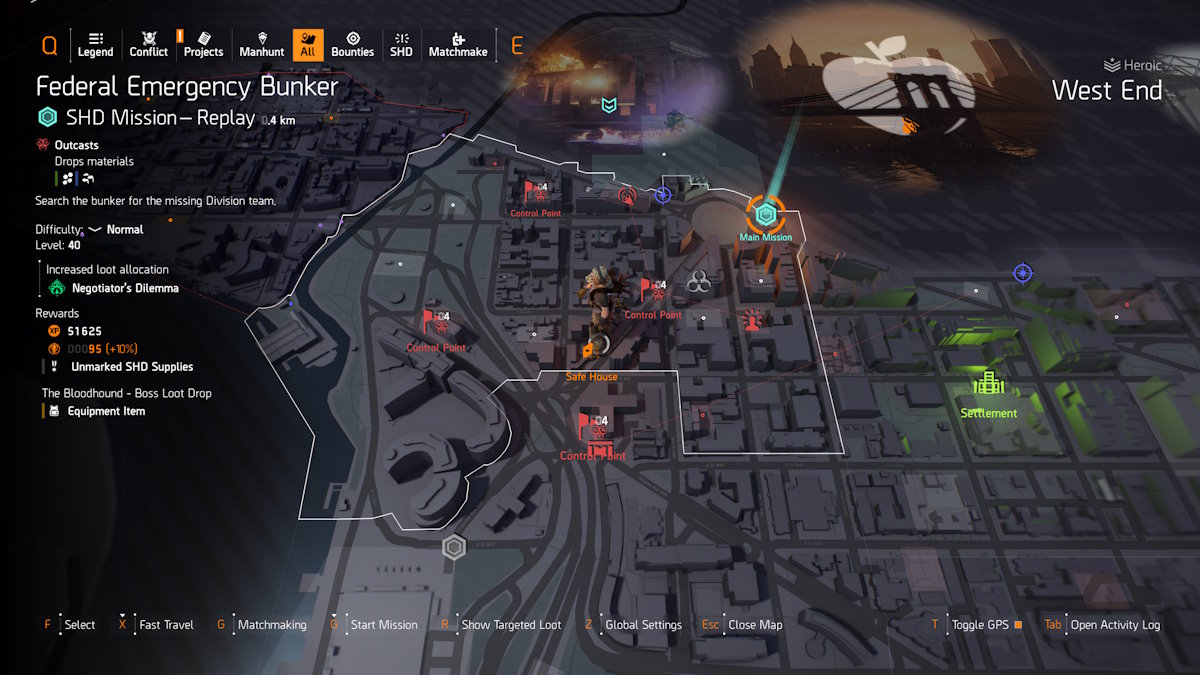Image resolution: width=1200 pixels, height=675 pixels.
Task: Select the biohazard contaminated zone marker
Action: click(698, 284)
